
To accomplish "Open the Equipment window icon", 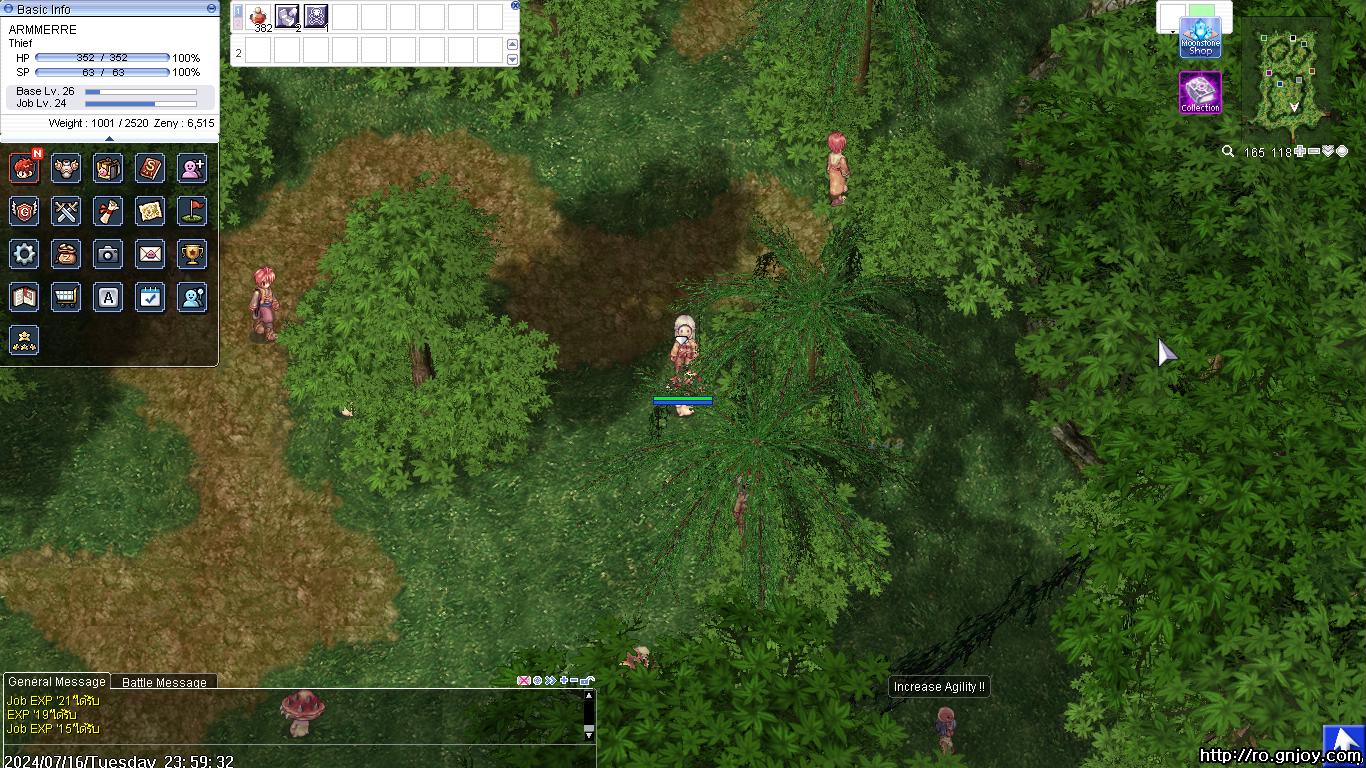I will click(66, 168).
